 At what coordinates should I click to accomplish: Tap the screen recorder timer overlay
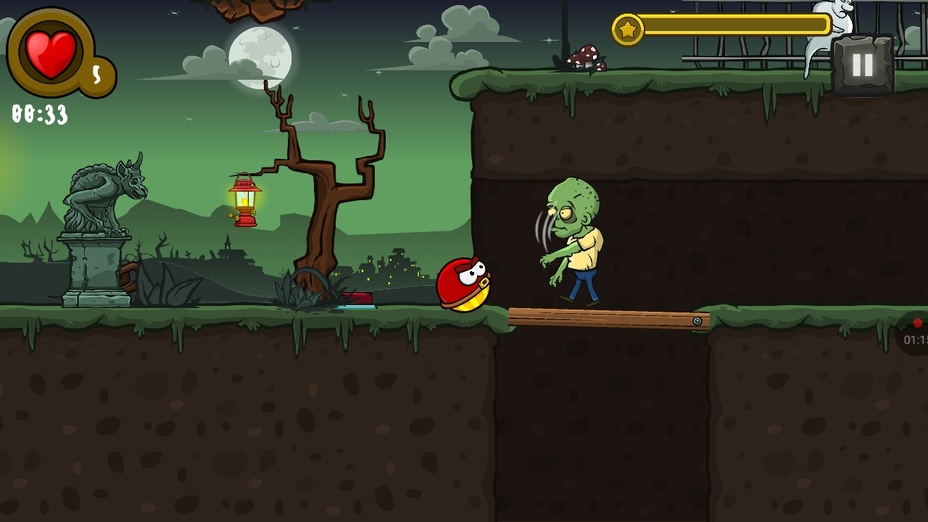pyautogui.click(x=914, y=335)
